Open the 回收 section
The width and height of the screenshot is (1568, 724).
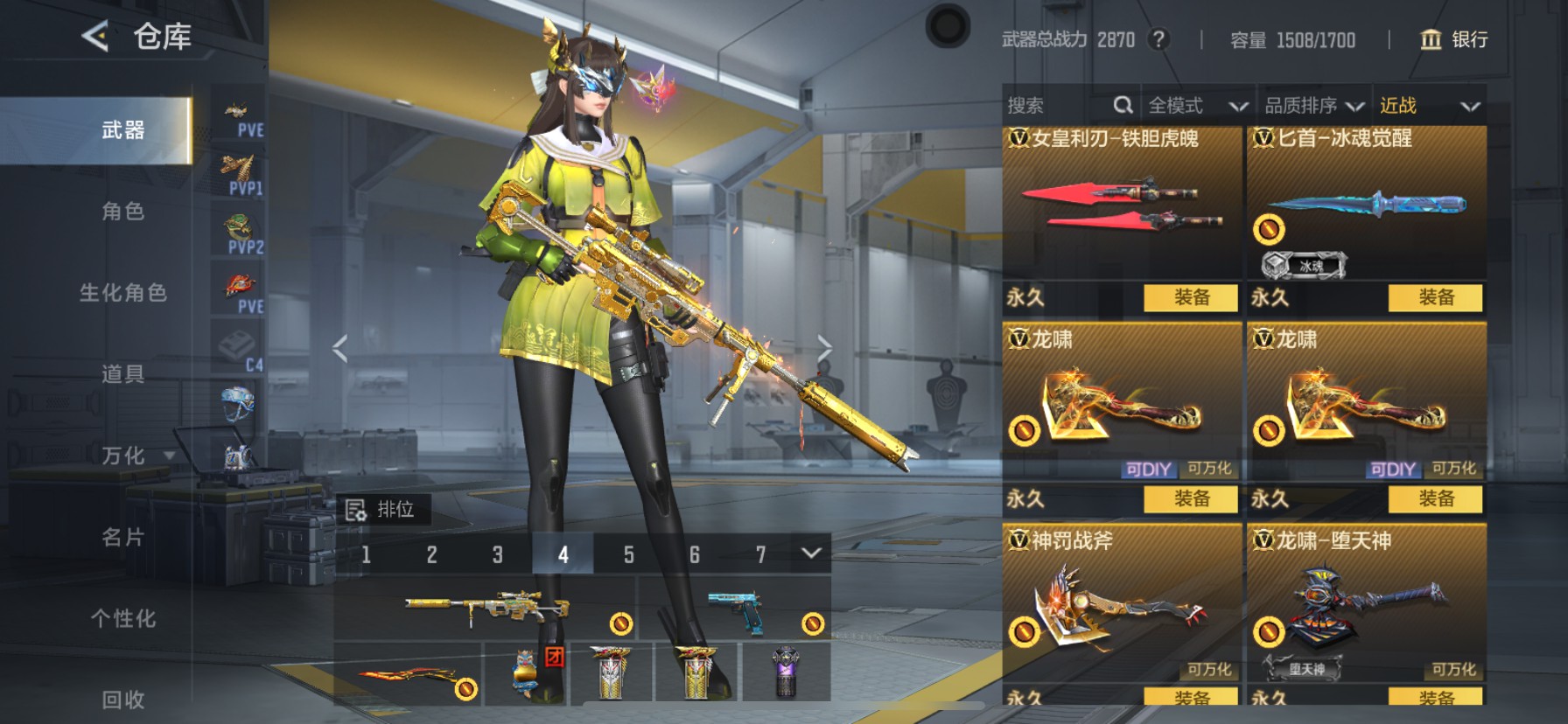coord(122,699)
